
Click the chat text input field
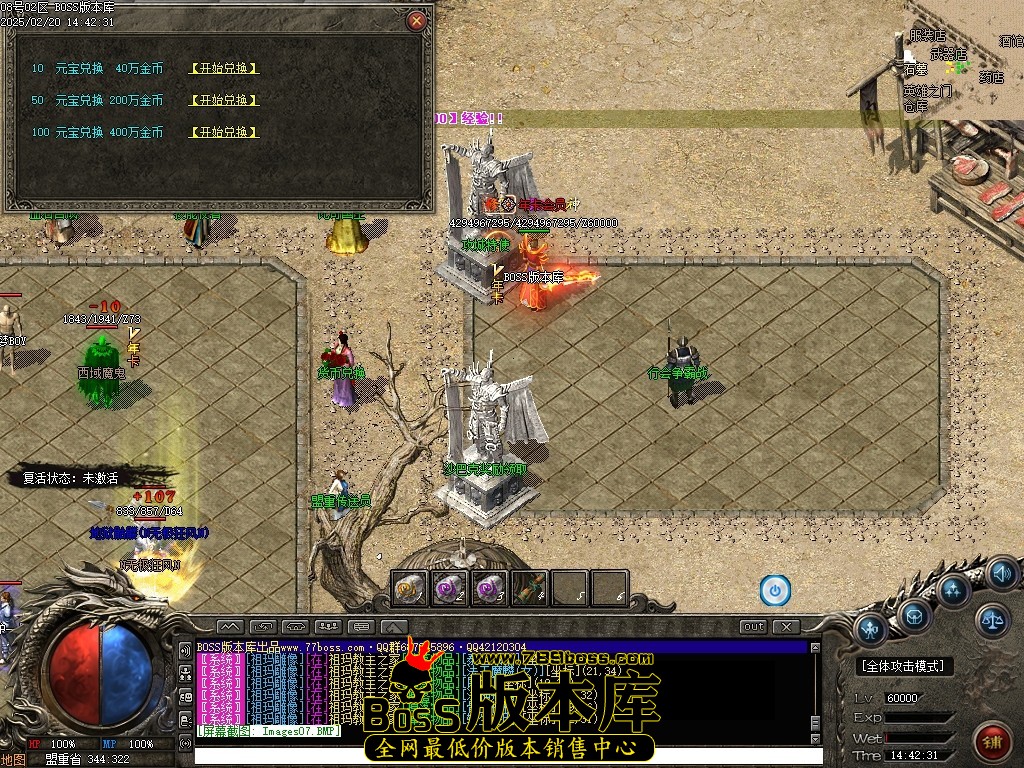(x=500, y=756)
